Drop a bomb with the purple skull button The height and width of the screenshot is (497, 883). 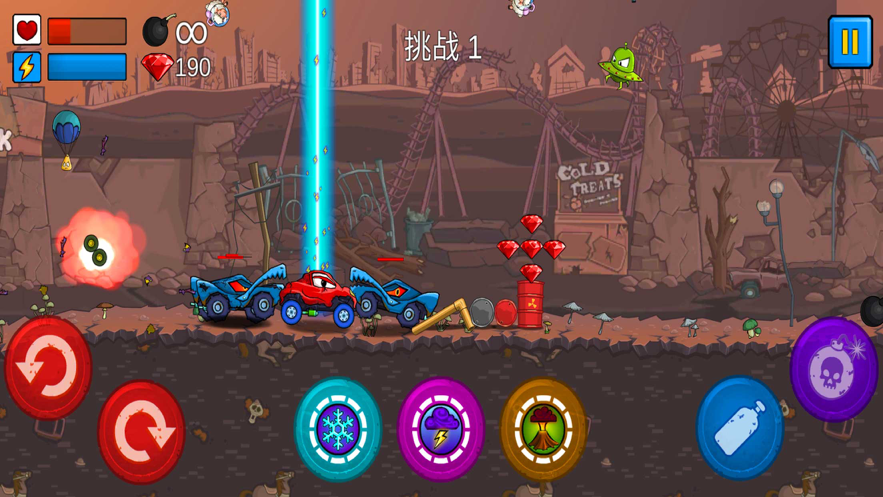(x=834, y=369)
